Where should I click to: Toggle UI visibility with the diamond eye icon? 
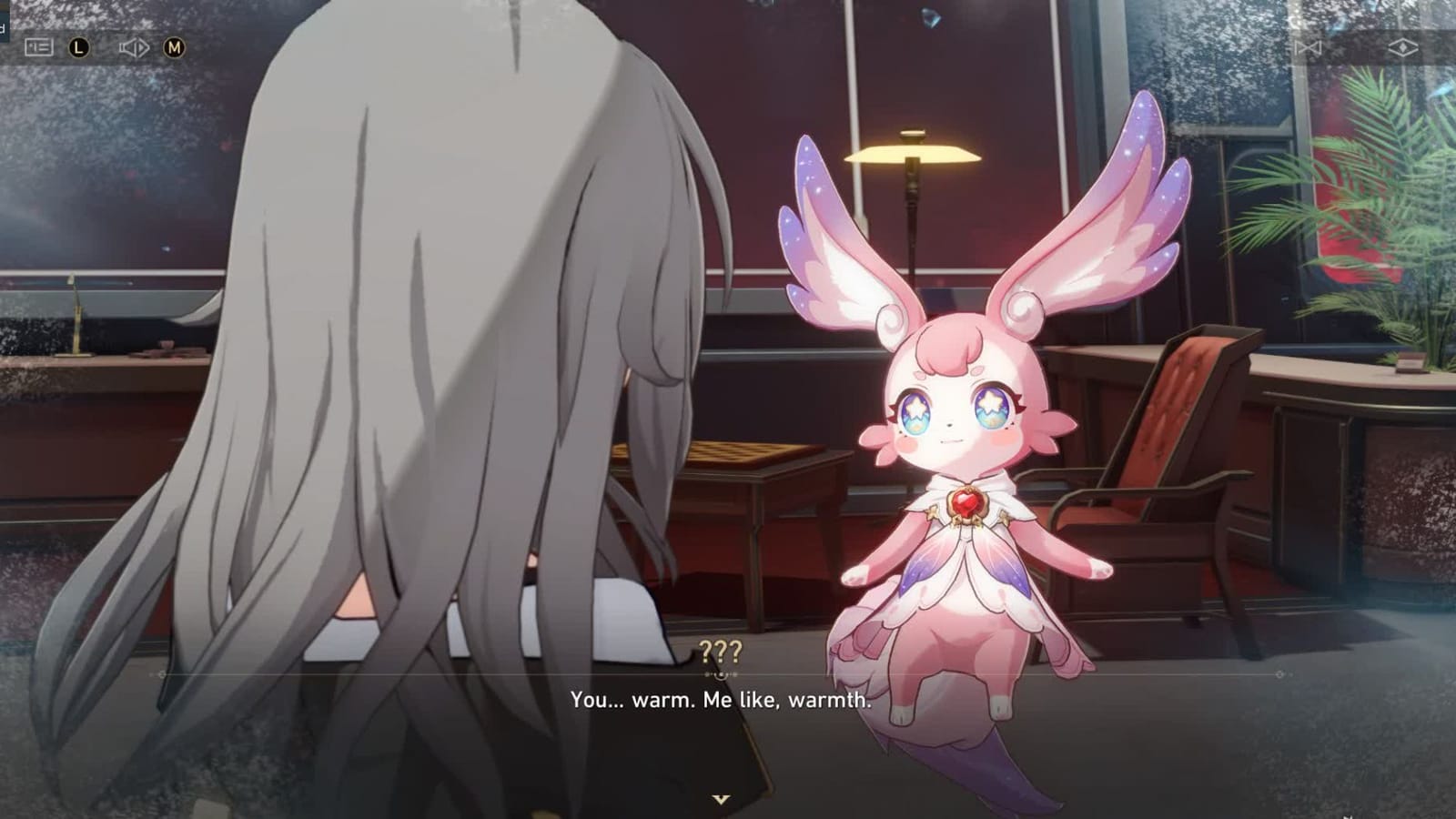[x=1403, y=47]
